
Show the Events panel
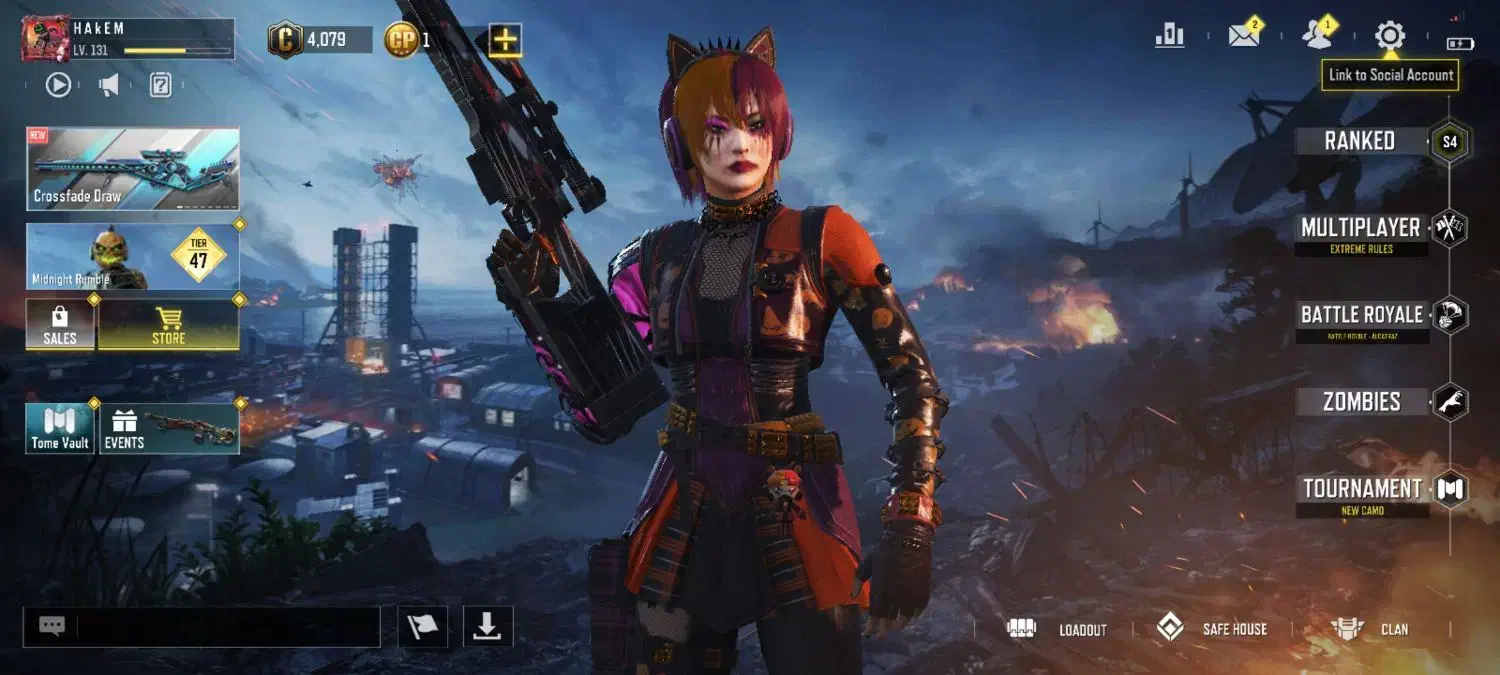pos(169,428)
